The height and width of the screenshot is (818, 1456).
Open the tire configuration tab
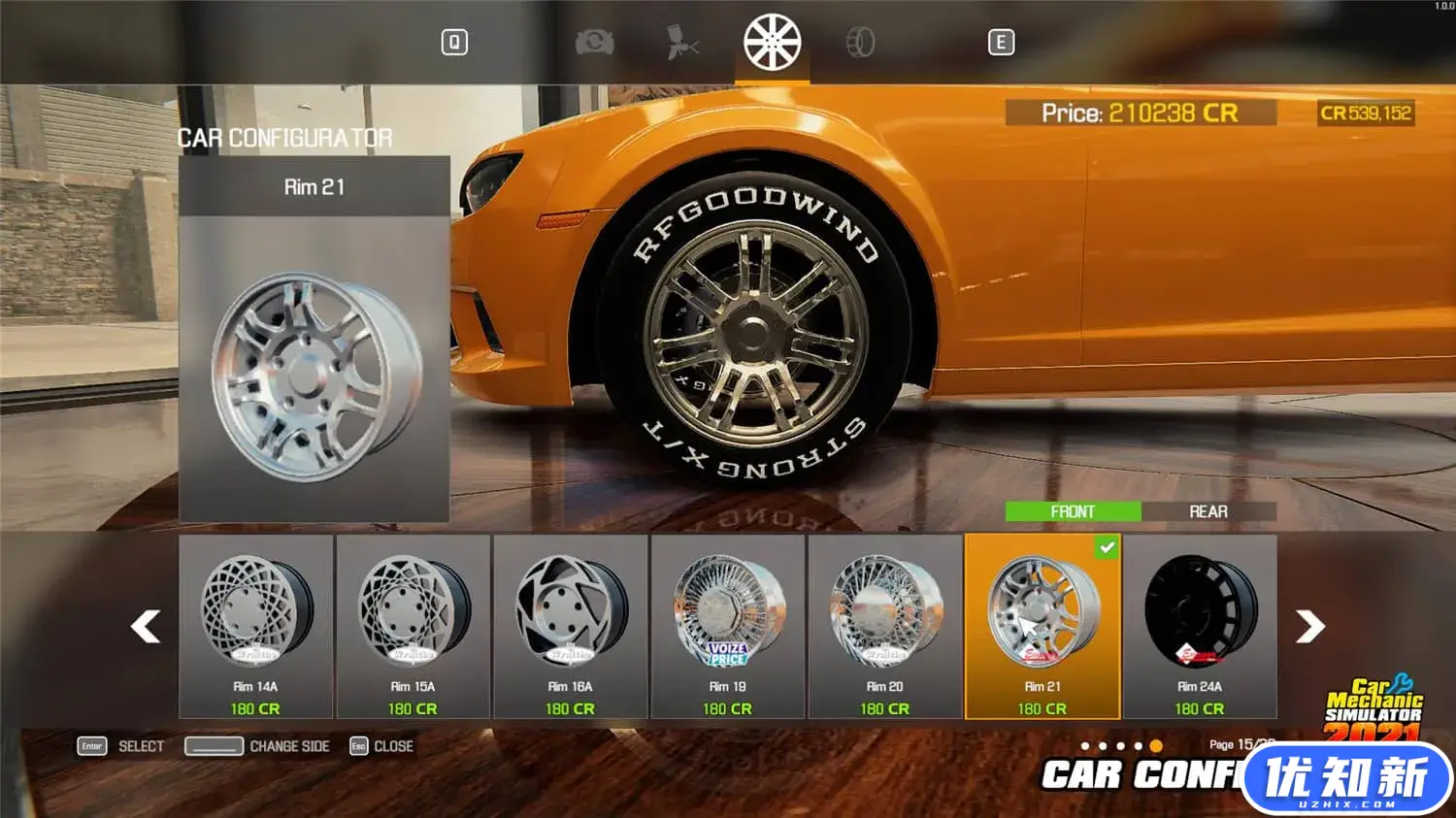(x=860, y=43)
